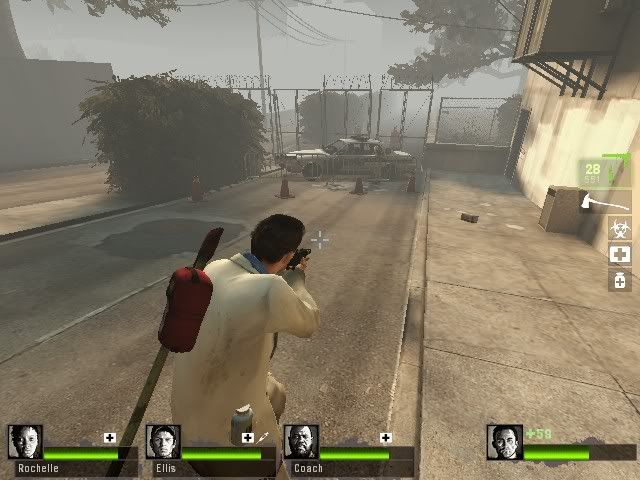Viewport: 640px width, 480px height.
Task: Select the pain pills bottle slot
Action: pos(620,280)
